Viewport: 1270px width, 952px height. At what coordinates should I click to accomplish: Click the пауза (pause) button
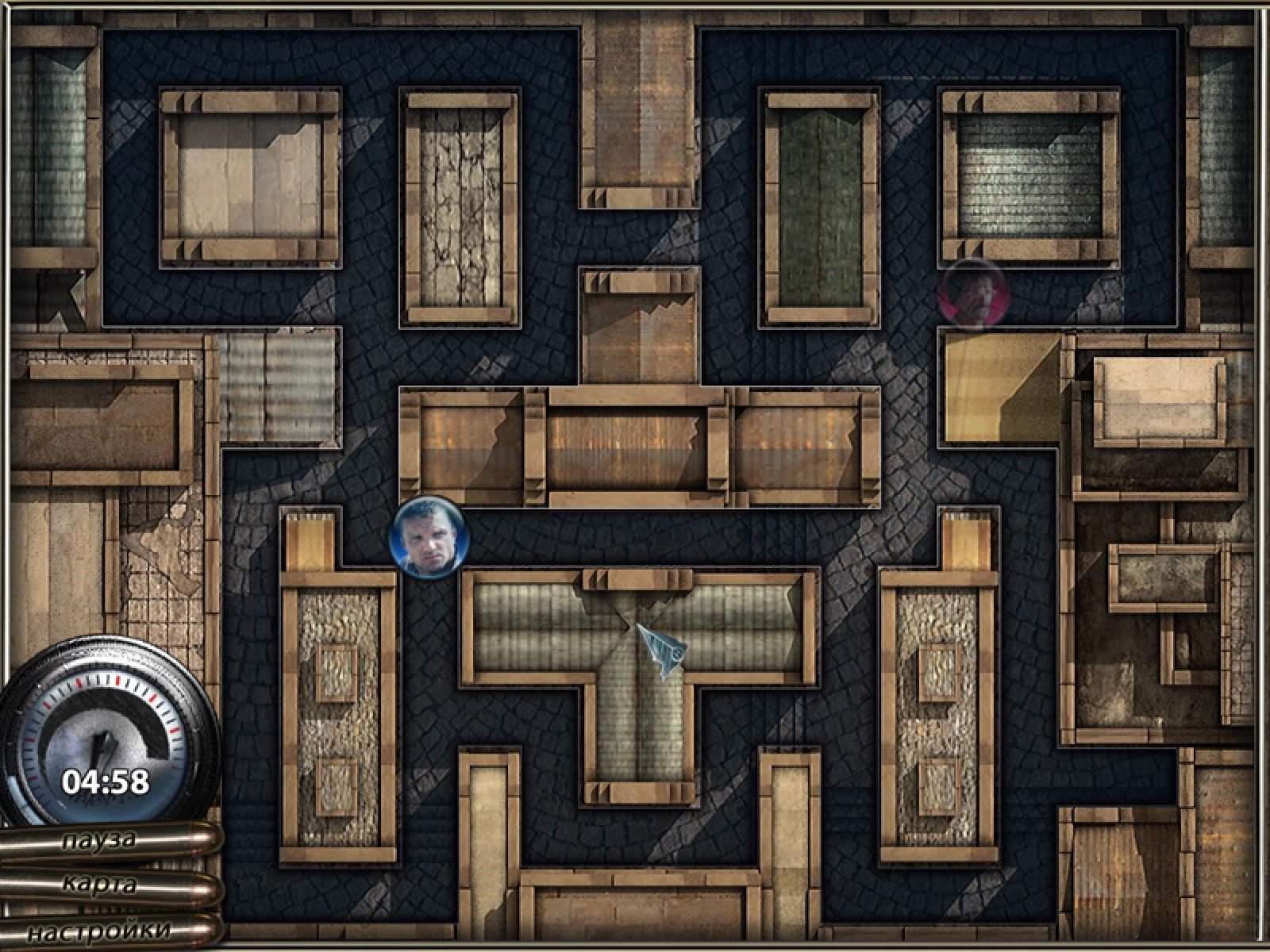coord(99,841)
